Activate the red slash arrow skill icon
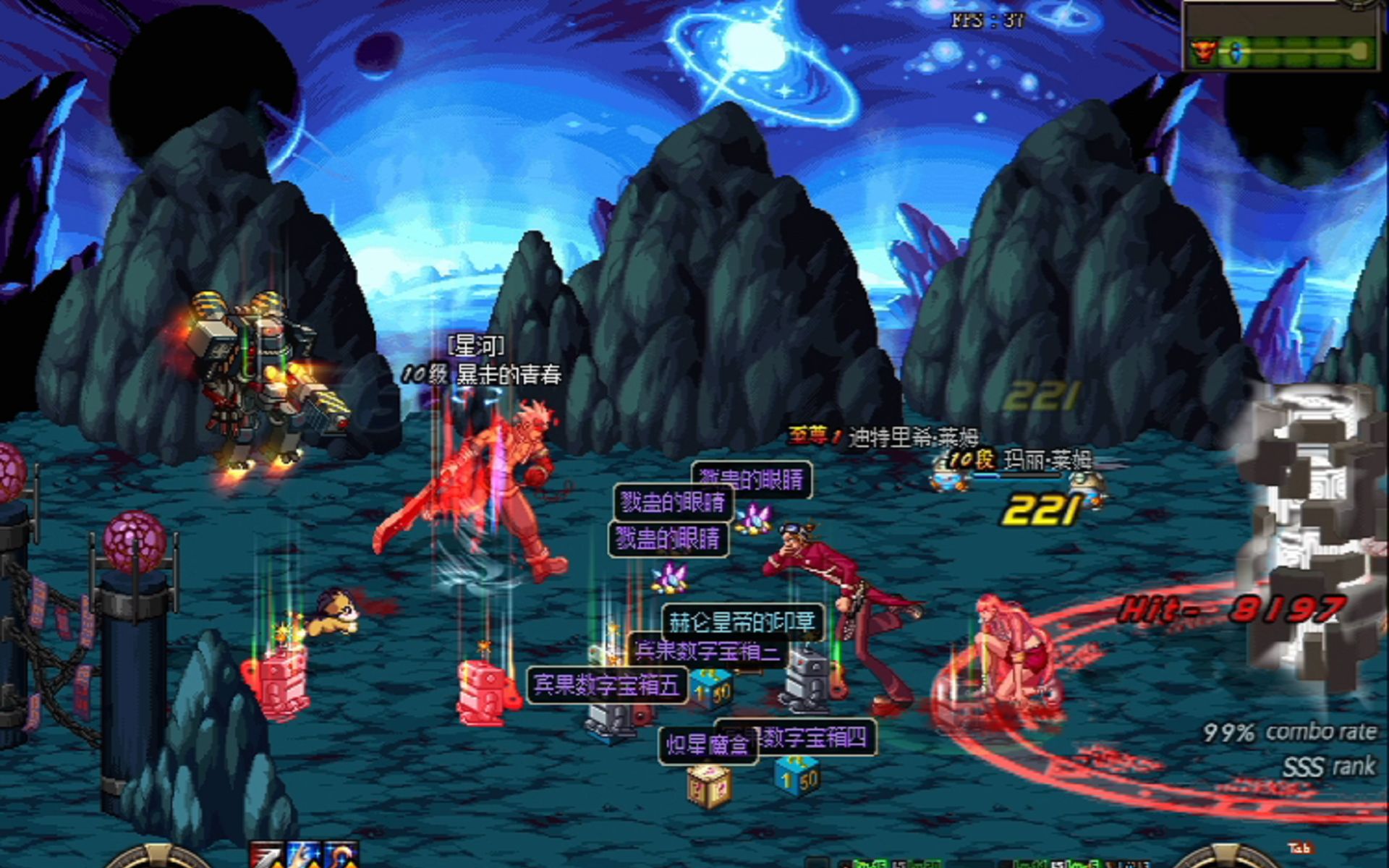The height and width of the screenshot is (868, 1389). [x=266, y=855]
